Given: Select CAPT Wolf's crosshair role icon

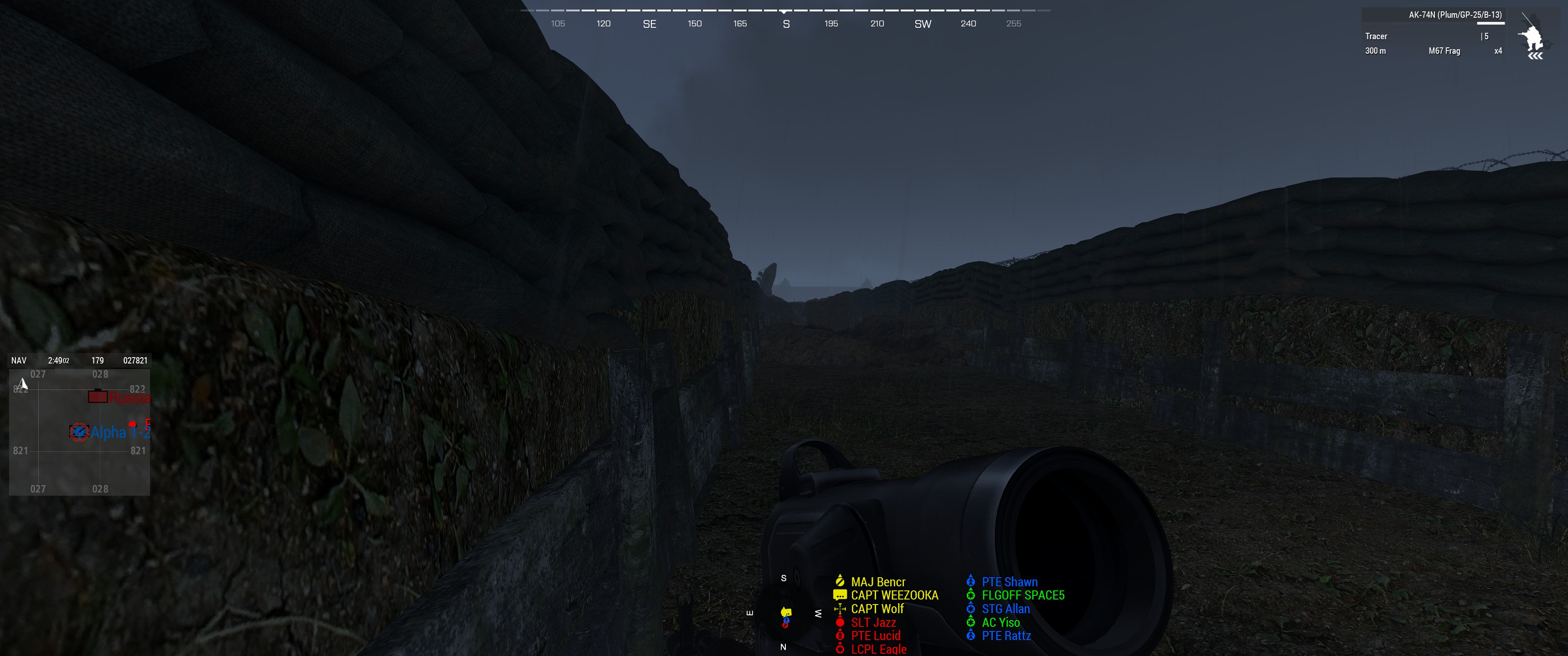Looking at the screenshot, I should 840,608.
